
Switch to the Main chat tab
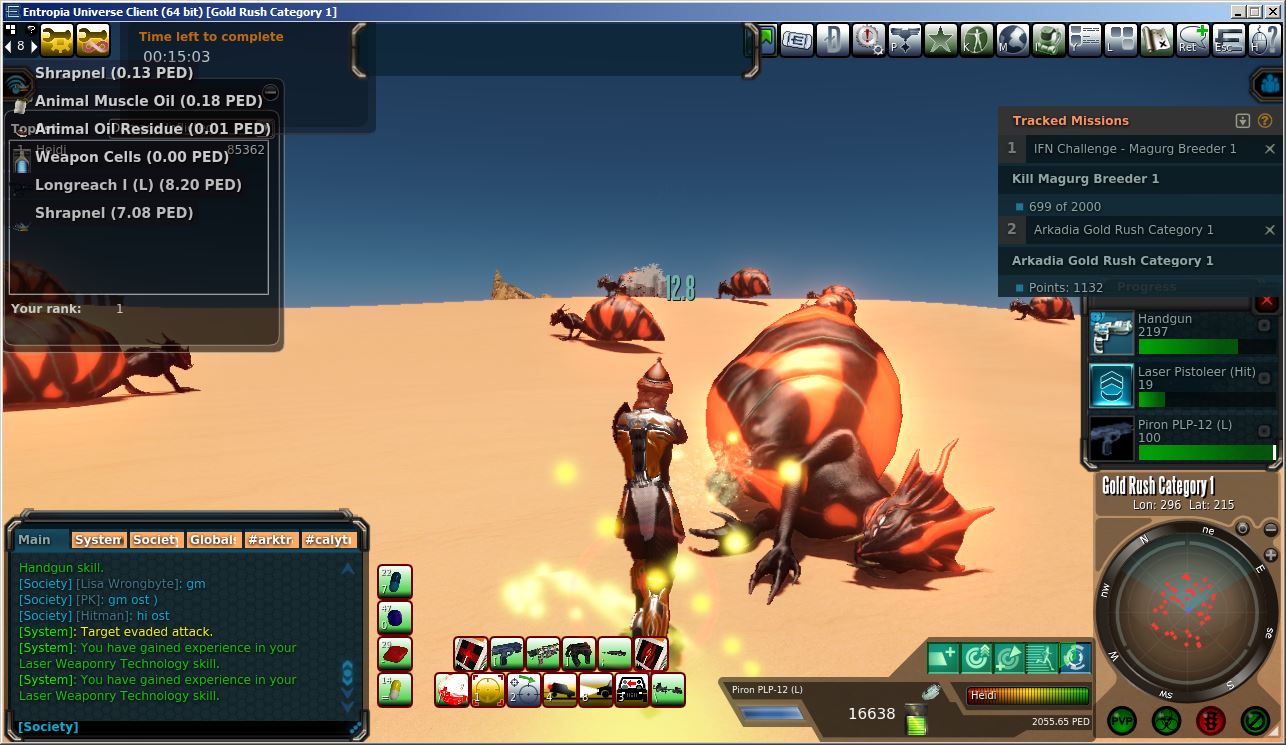click(x=41, y=540)
